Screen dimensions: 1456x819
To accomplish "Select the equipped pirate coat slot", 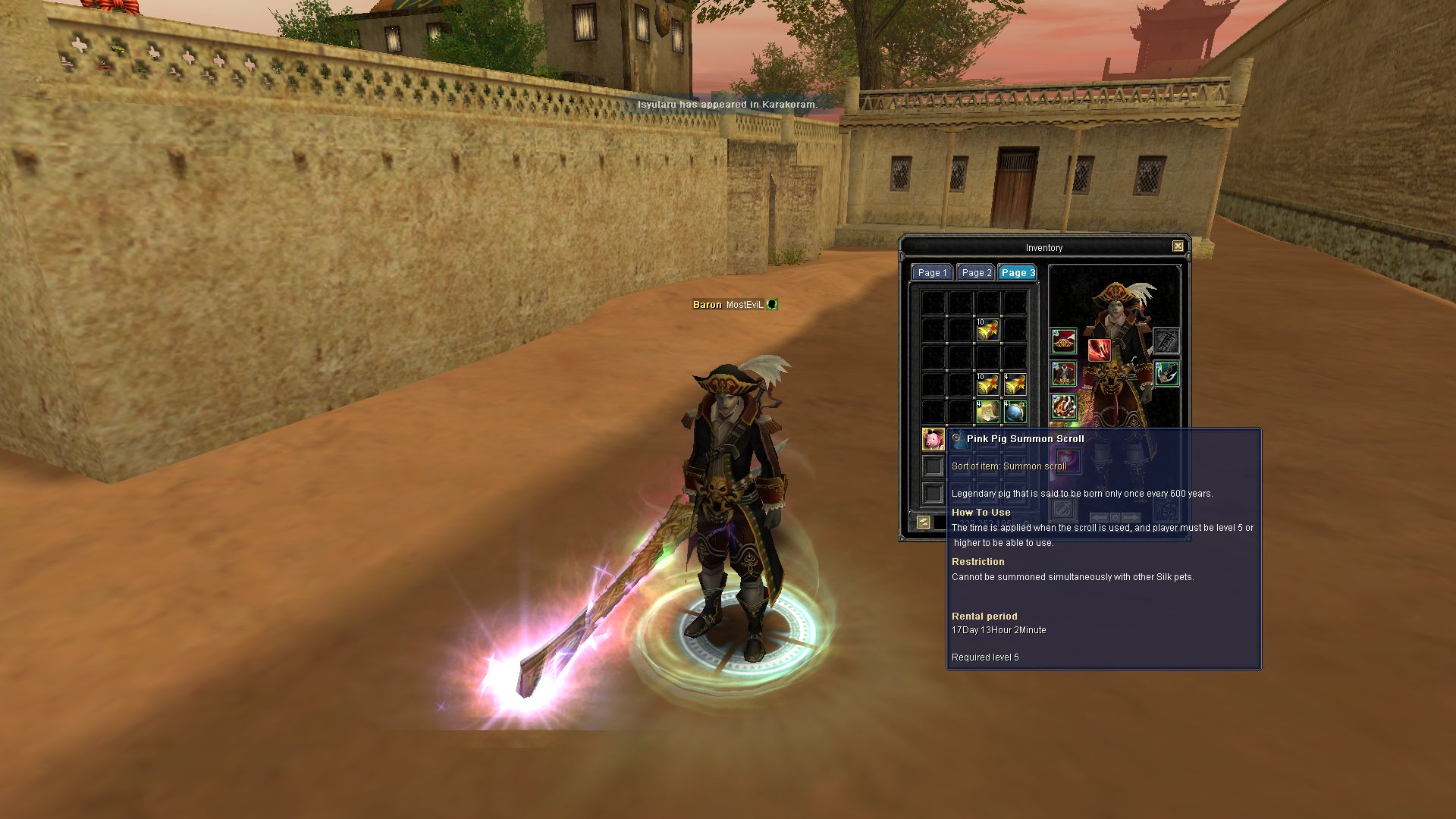I will coord(1064,375).
